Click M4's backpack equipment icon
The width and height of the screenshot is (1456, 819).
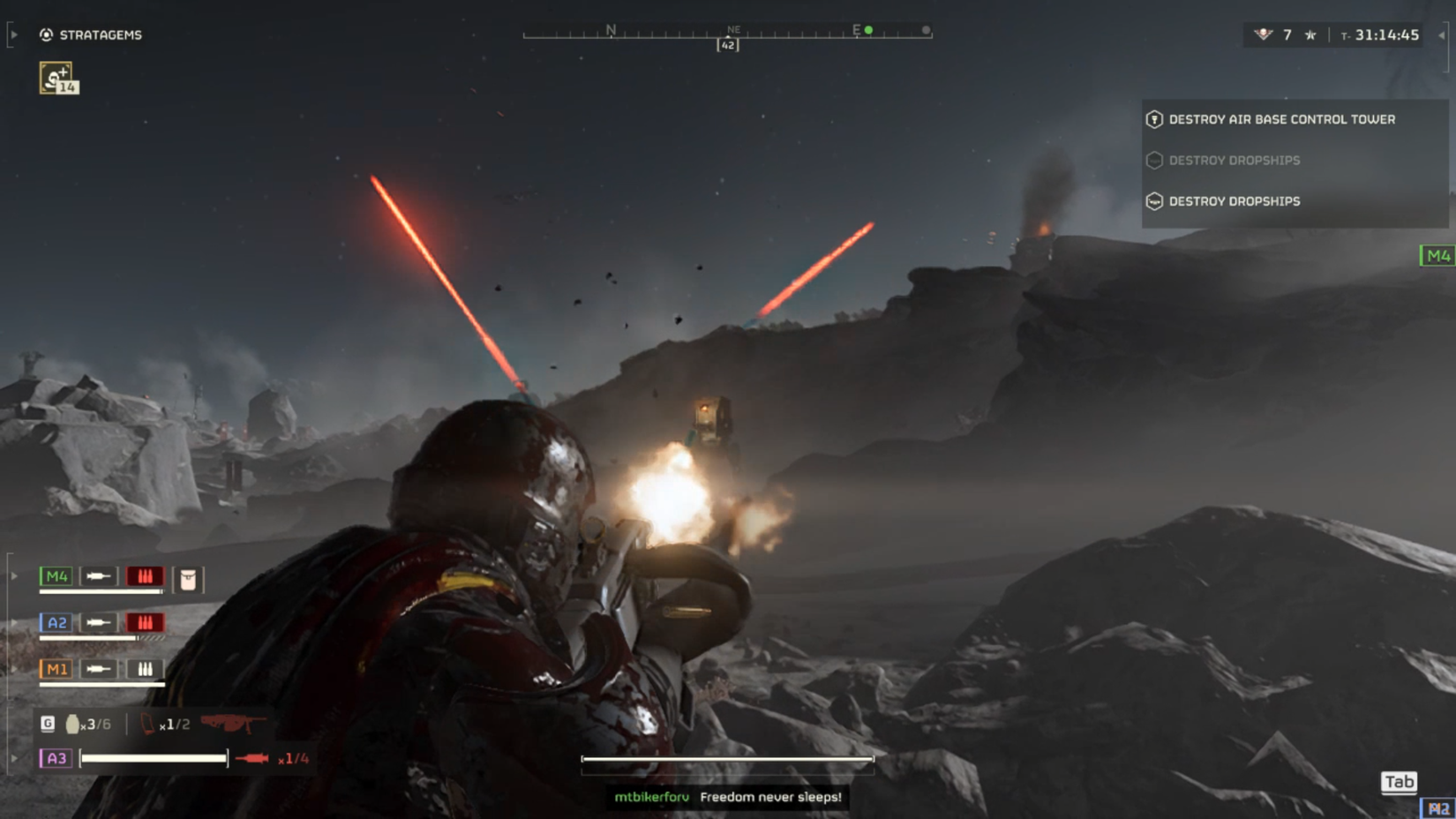tap(189, 578)
